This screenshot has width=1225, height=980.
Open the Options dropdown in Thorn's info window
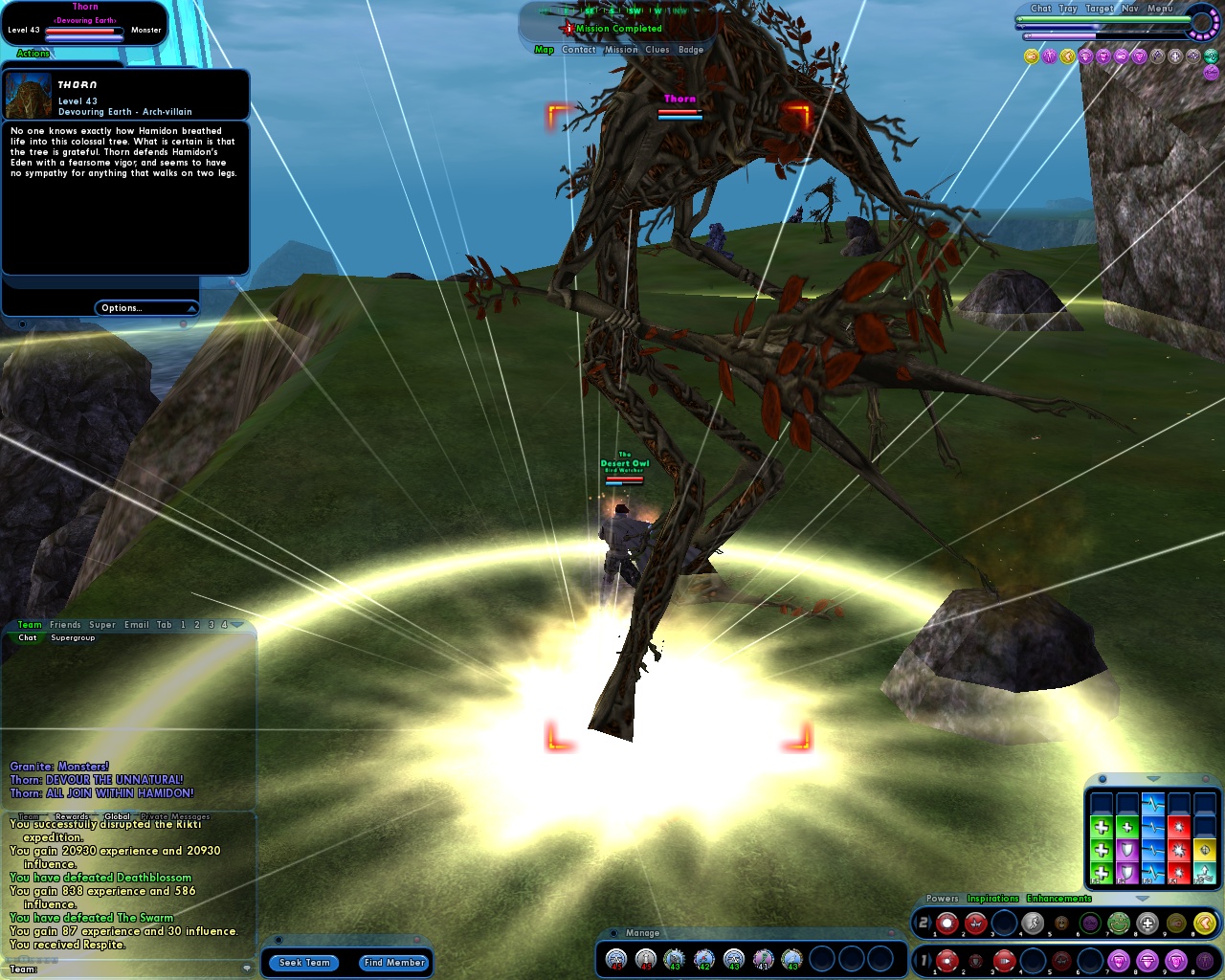[145, 307]
